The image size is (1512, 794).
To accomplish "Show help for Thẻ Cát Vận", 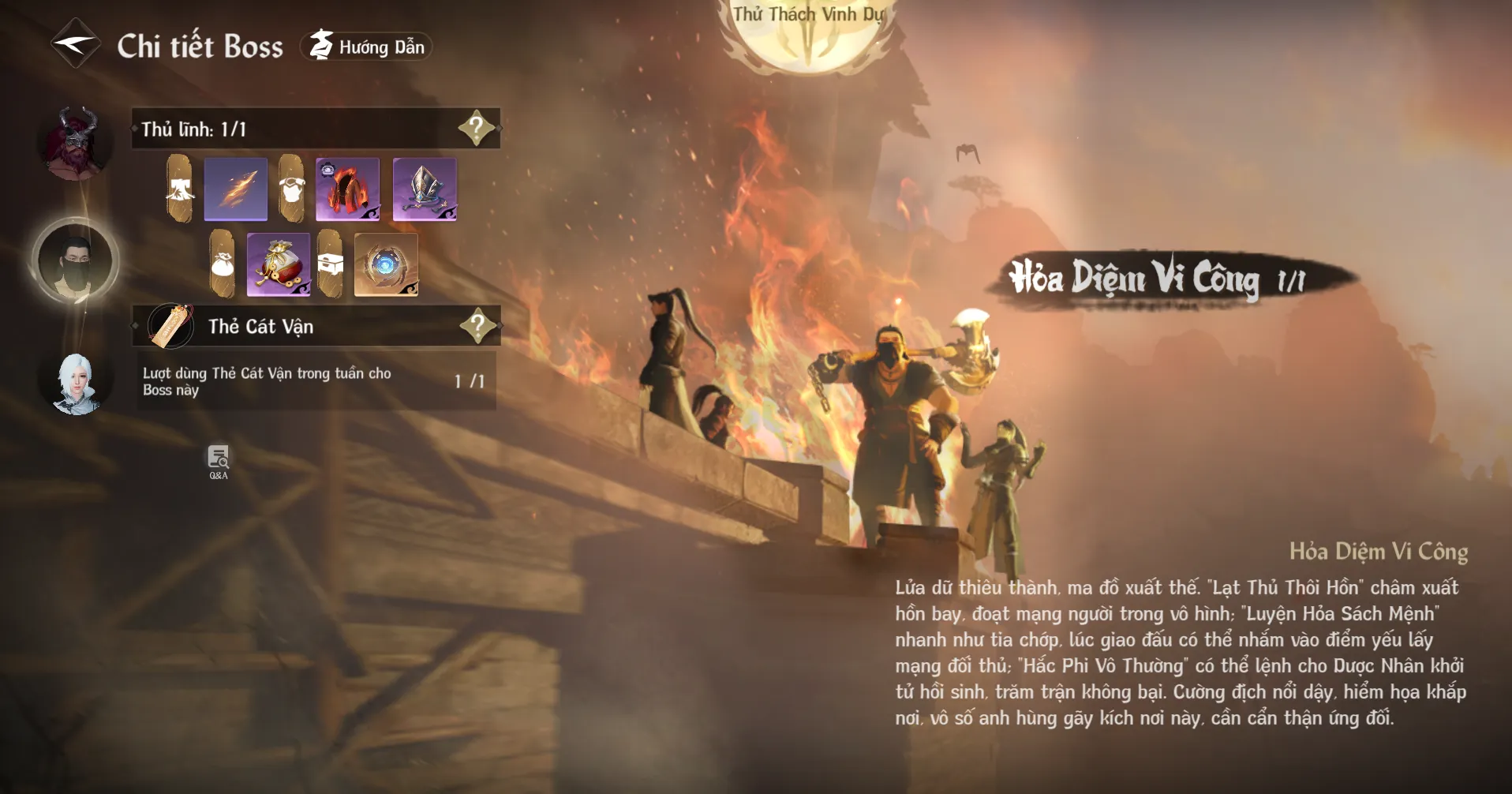I will point(477,325).
